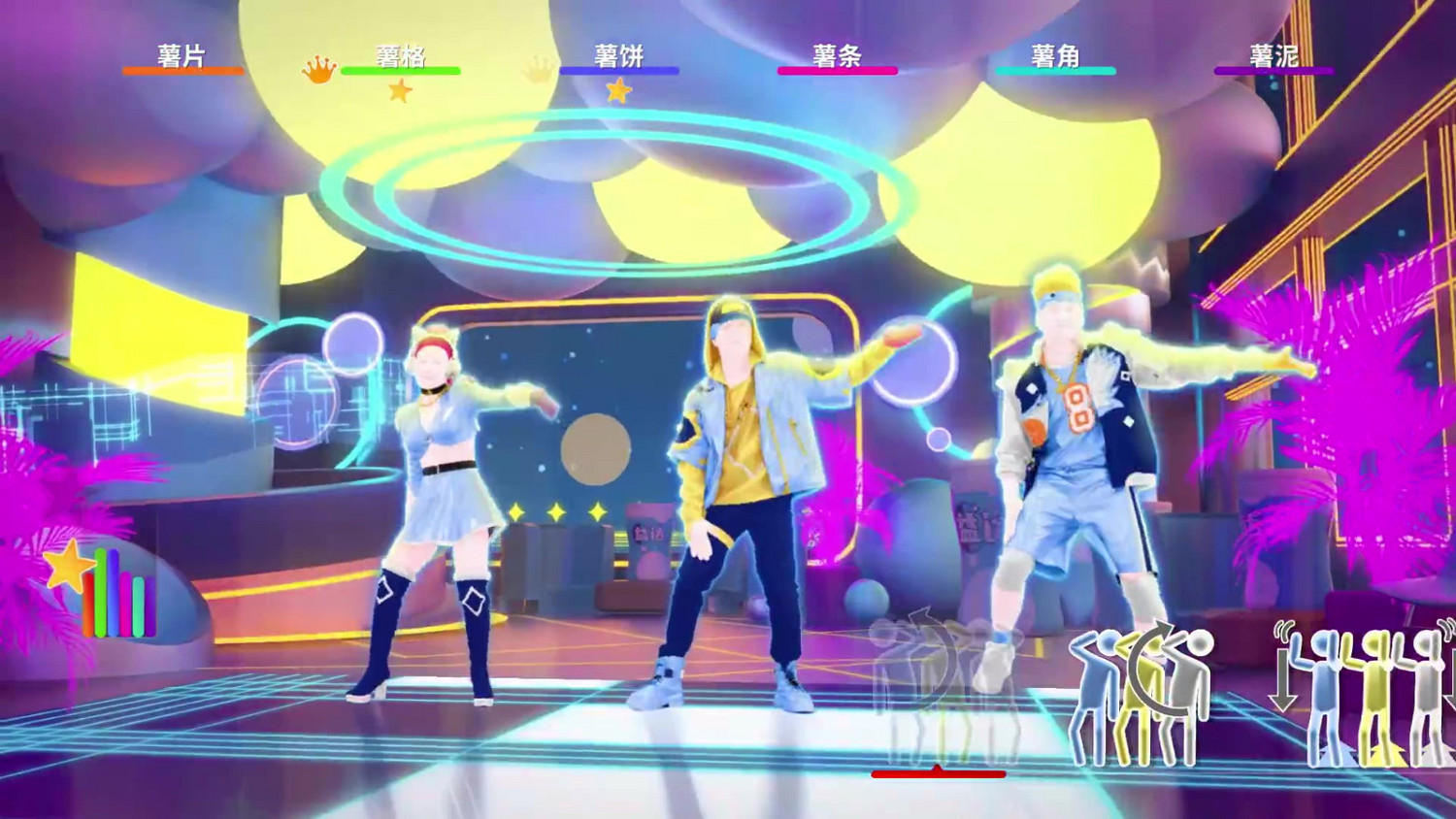This screenshot has width=1456, height=819.
Task: Select the 薯片 player name label
Action: [x=181, y=56]
